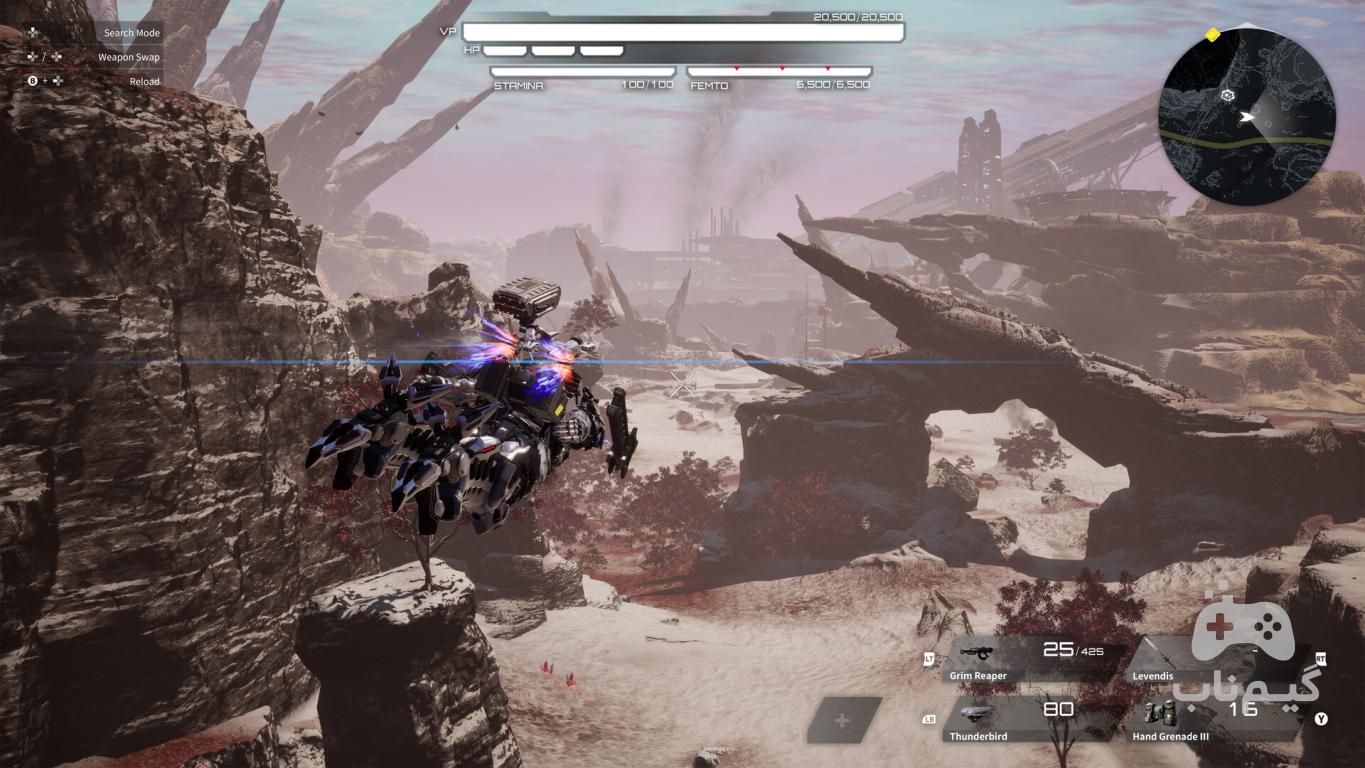Select the Hand Grenade III slot

[x=1215, y=720]
